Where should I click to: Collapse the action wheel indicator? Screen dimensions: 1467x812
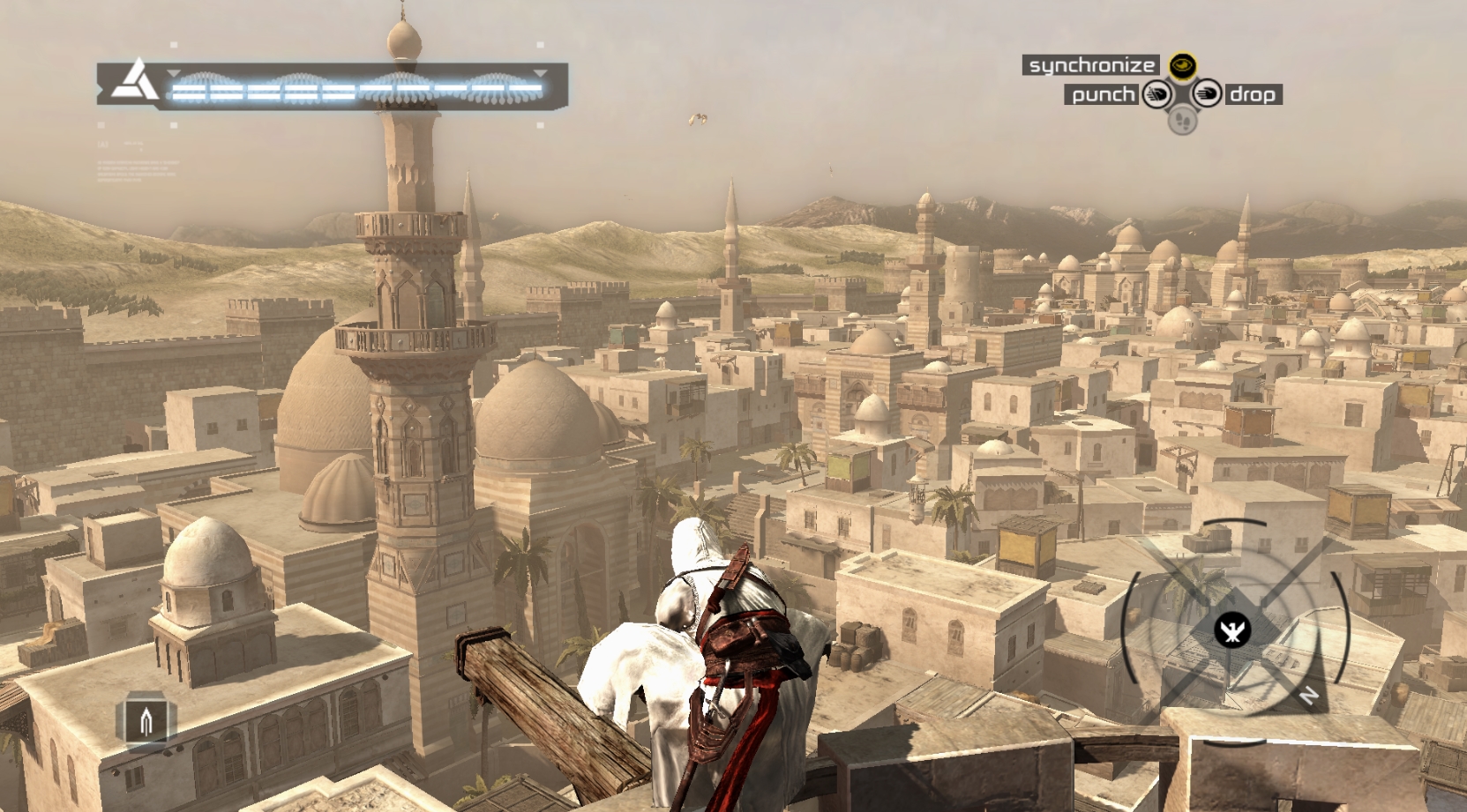click(x=1182, y=94)
